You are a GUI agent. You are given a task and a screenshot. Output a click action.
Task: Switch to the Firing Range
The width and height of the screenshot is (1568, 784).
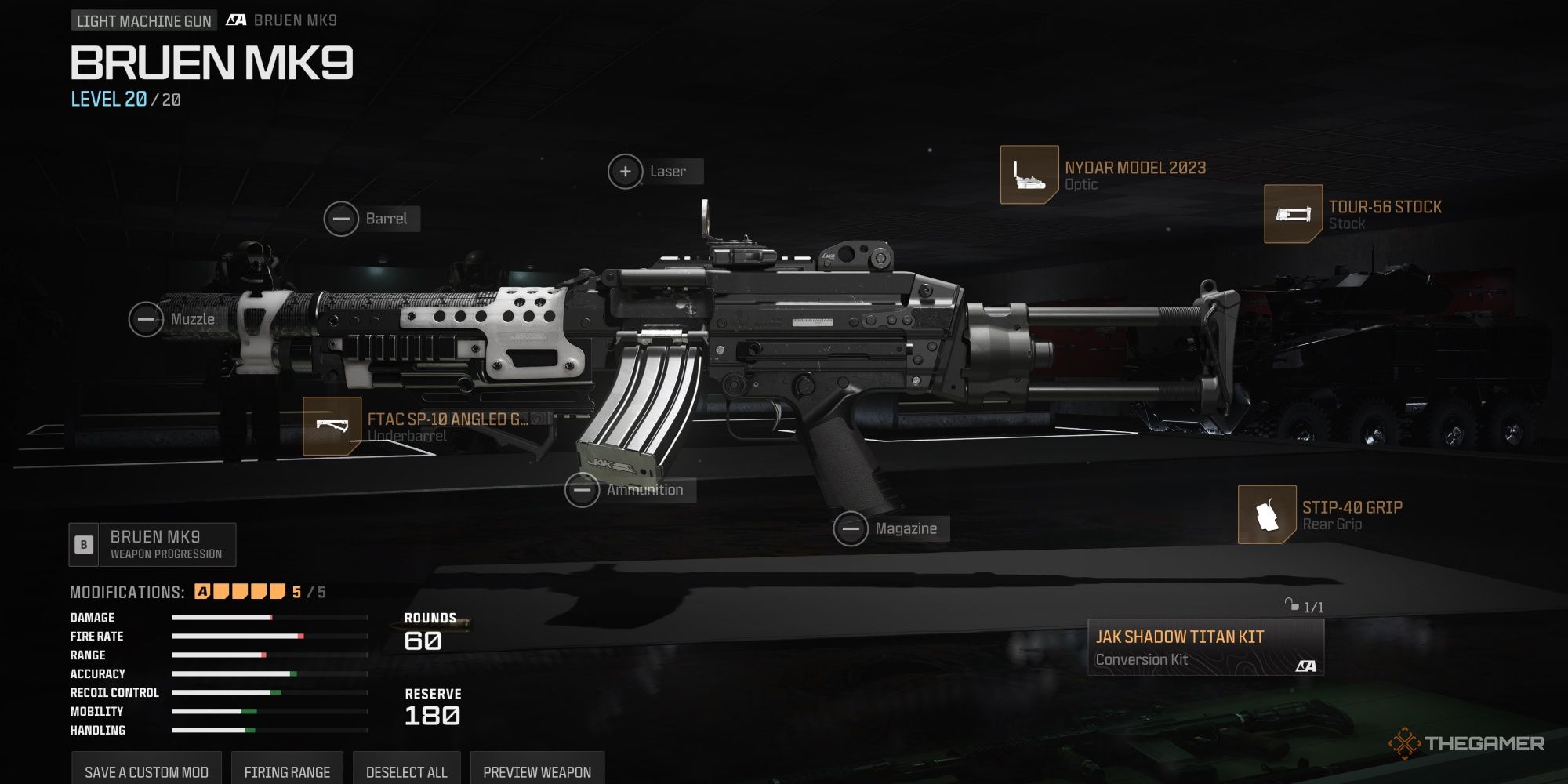[x=288, y=771]
